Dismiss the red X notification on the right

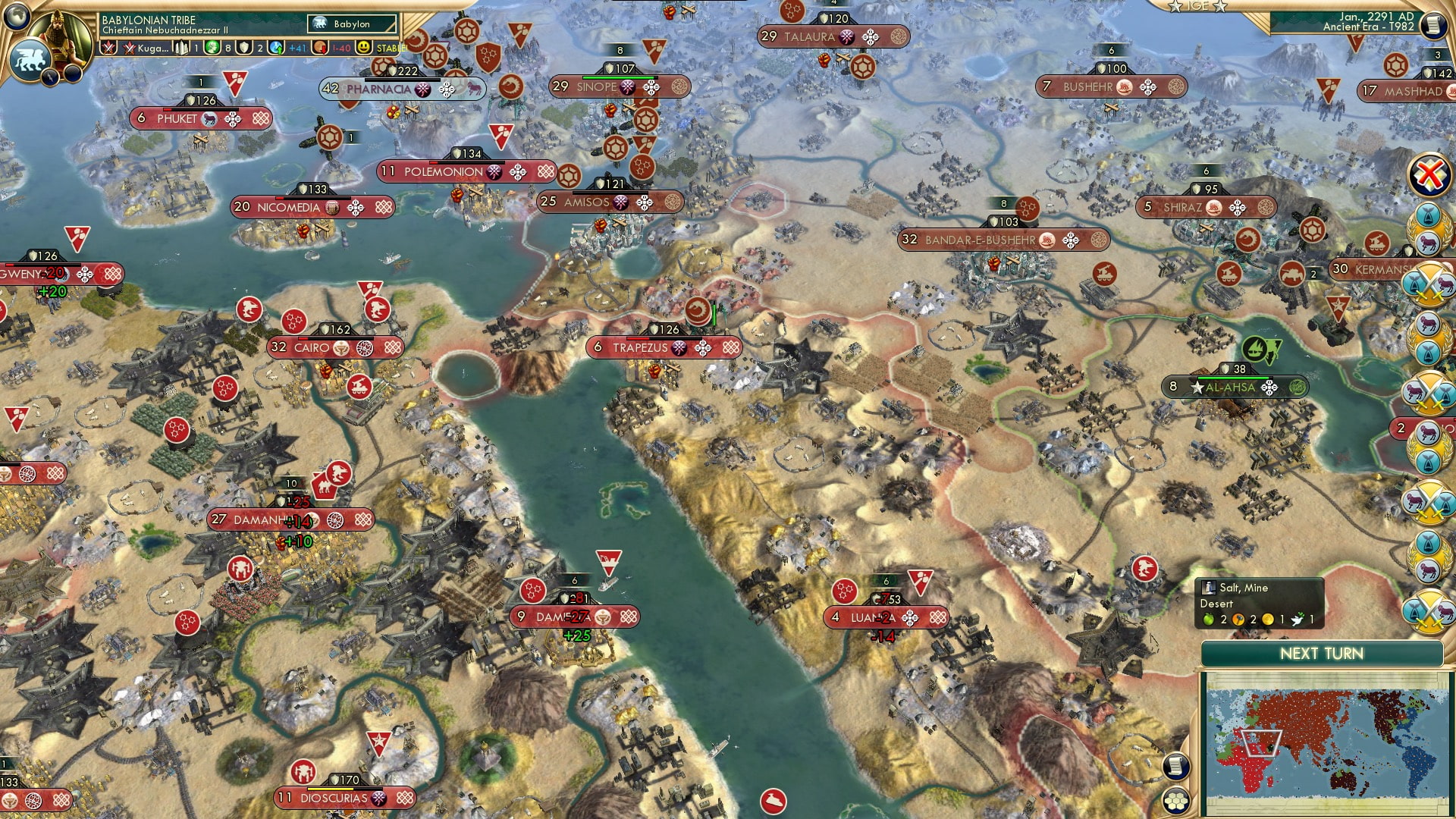click(1427, 171)
